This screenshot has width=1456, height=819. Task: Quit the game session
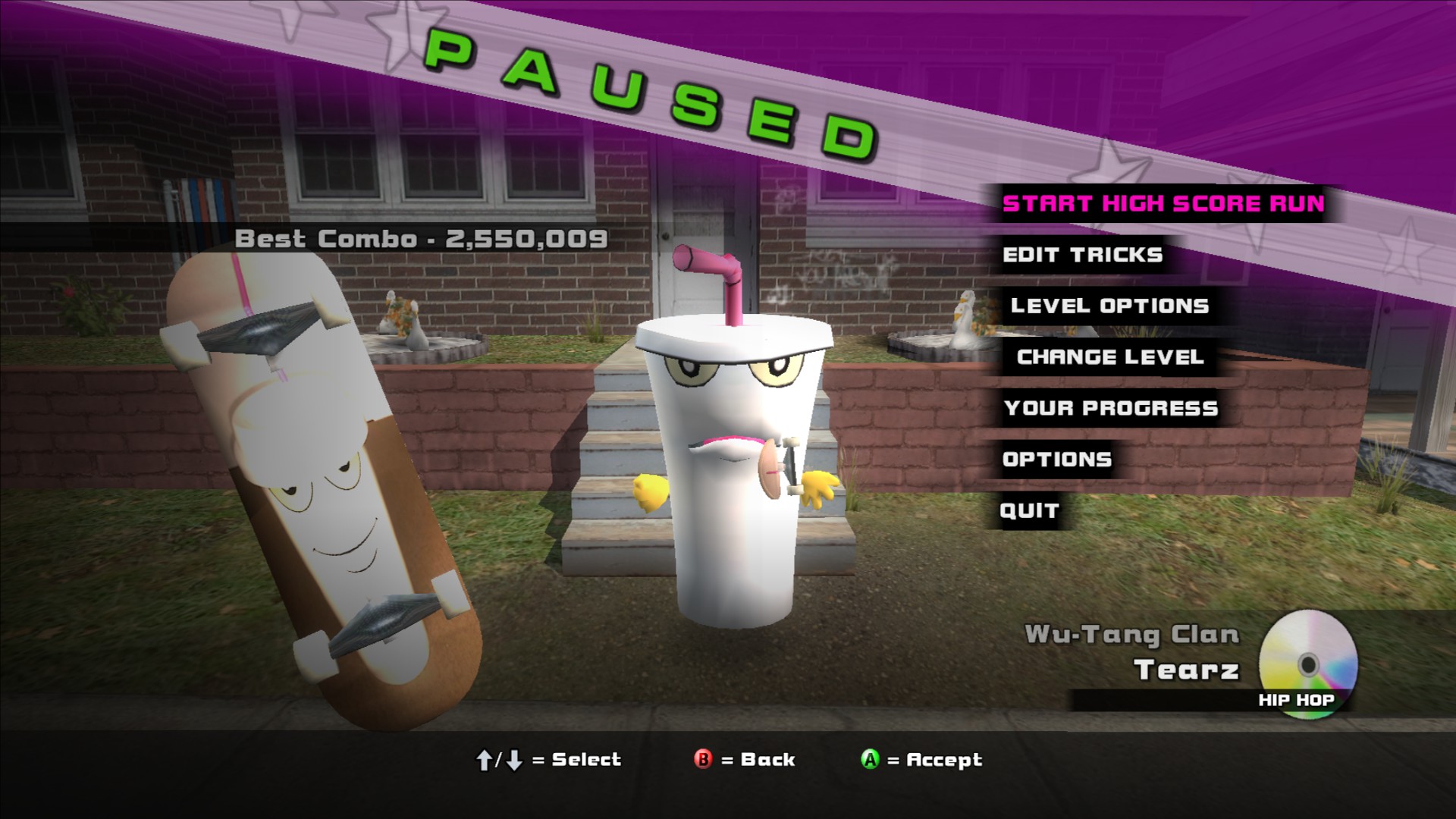[x=1029, y=510]
